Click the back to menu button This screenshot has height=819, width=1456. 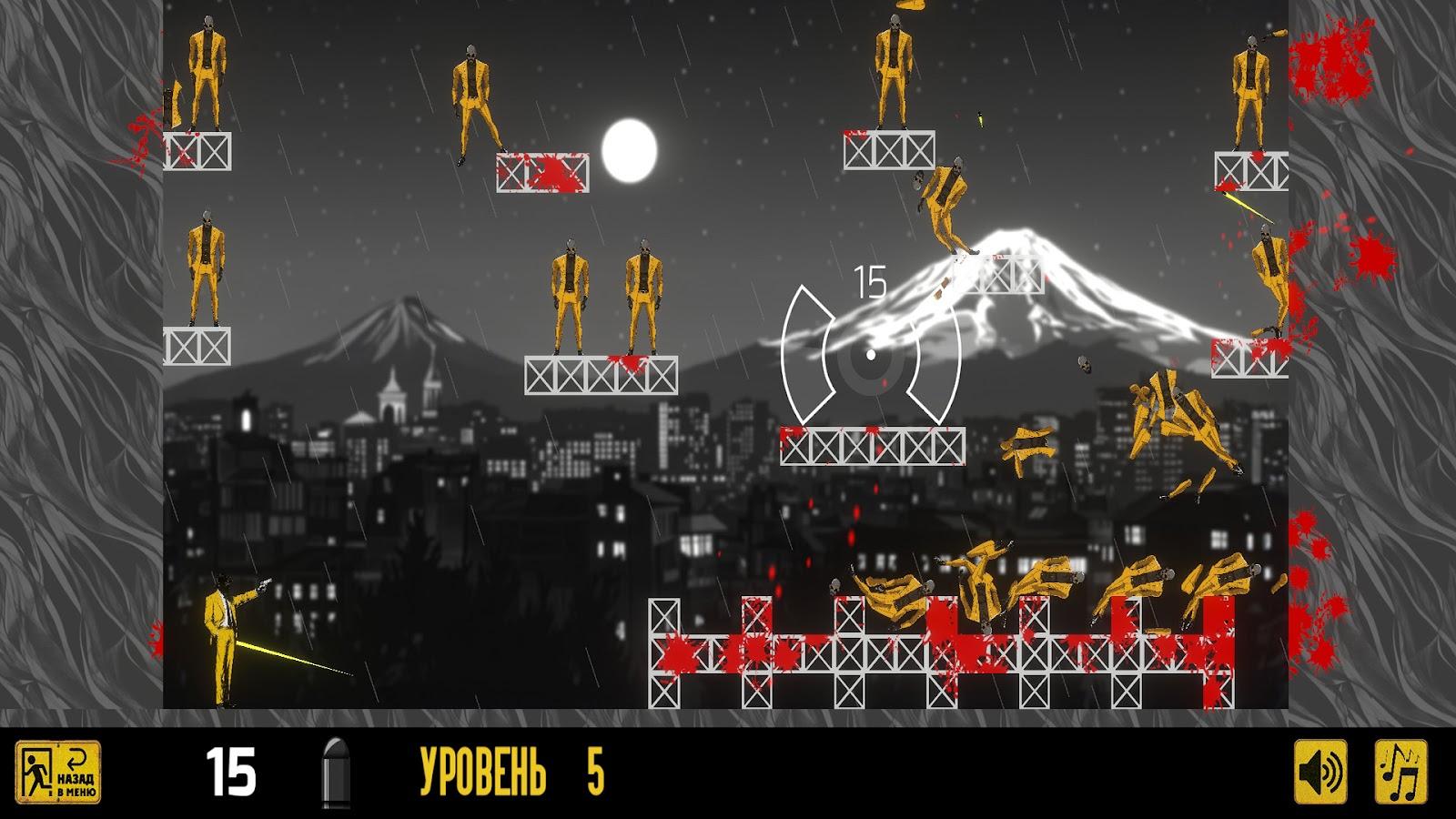(x=58, y=773)
